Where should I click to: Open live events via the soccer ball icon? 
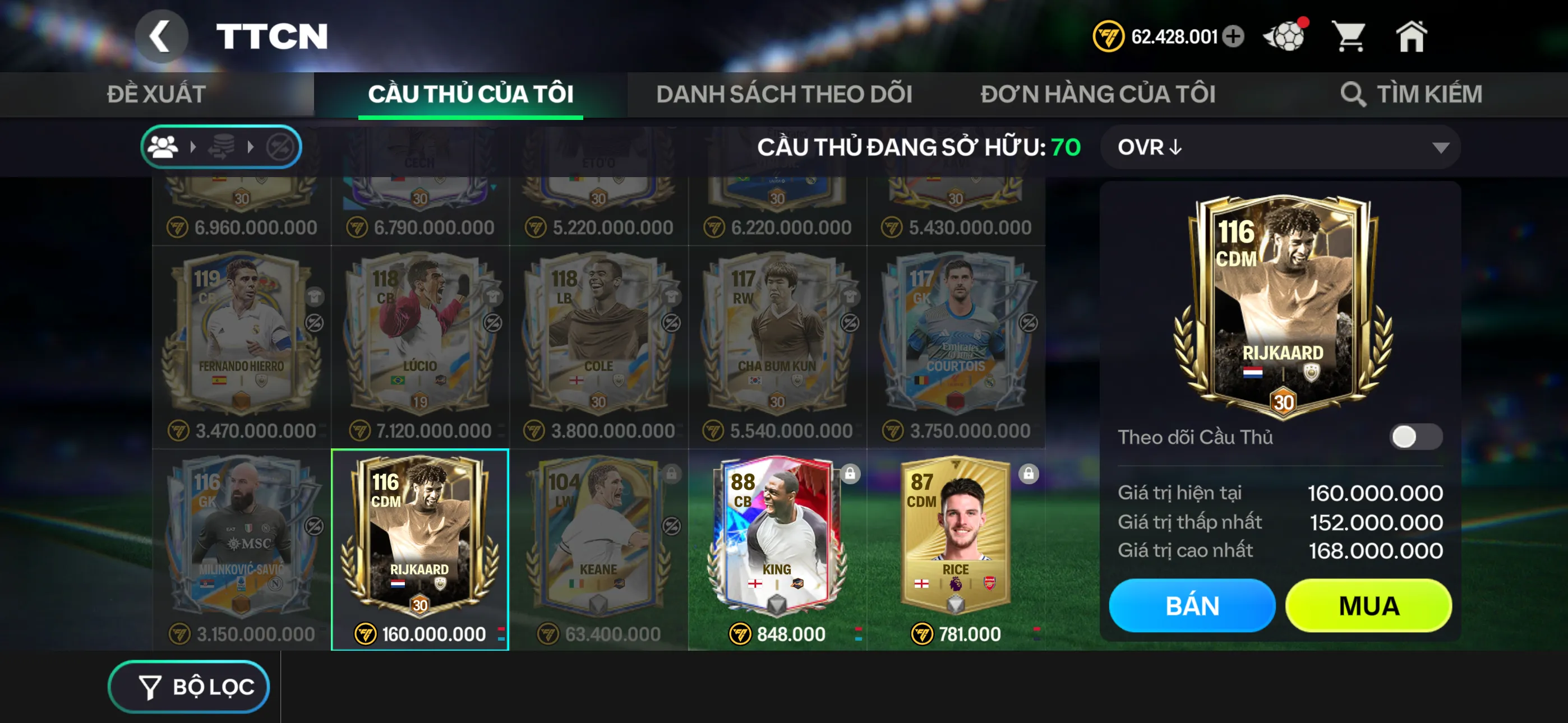click(1284, 36)
